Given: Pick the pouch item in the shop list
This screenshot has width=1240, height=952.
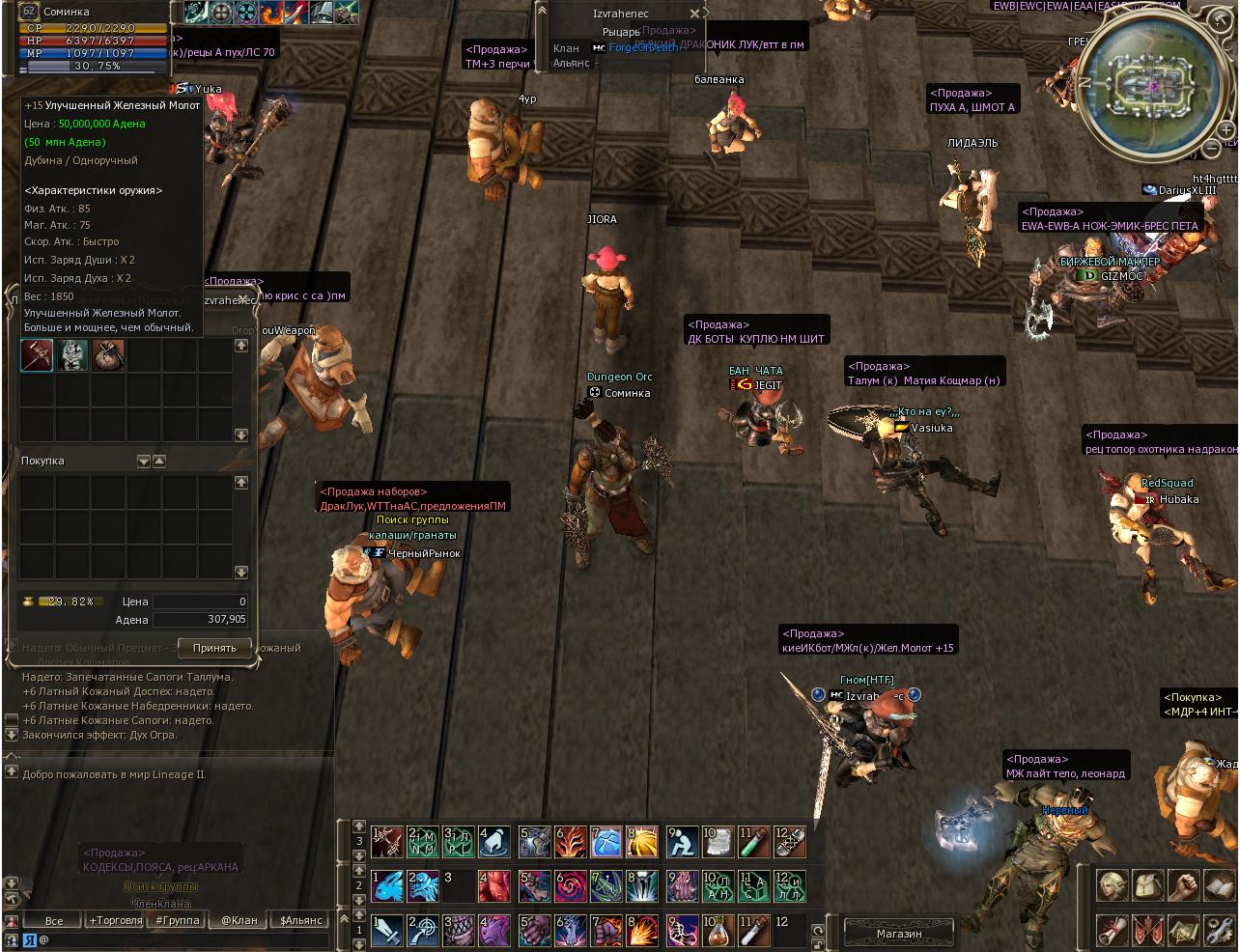Looking at the screenshot, I should coord(108,355).
